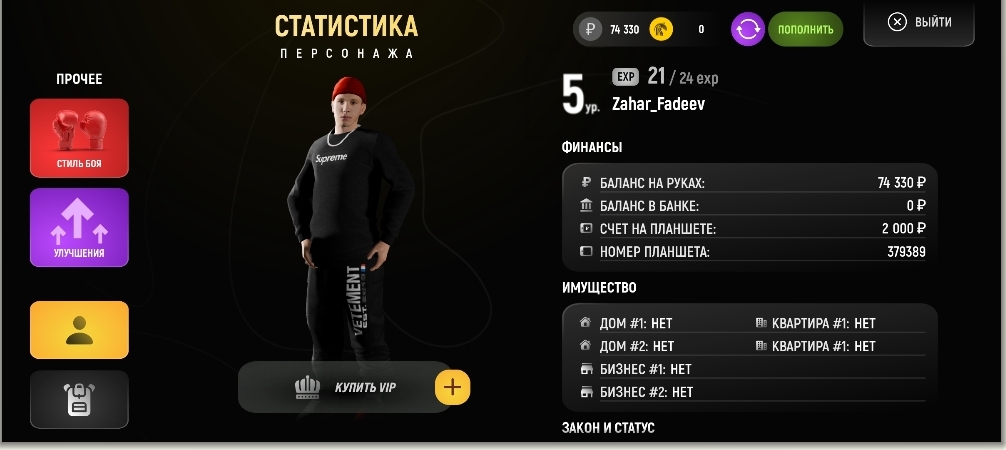Screen dimensions: 1006x450
Task: Open the purple Улучшения upgrades tile
Action: 79,227
